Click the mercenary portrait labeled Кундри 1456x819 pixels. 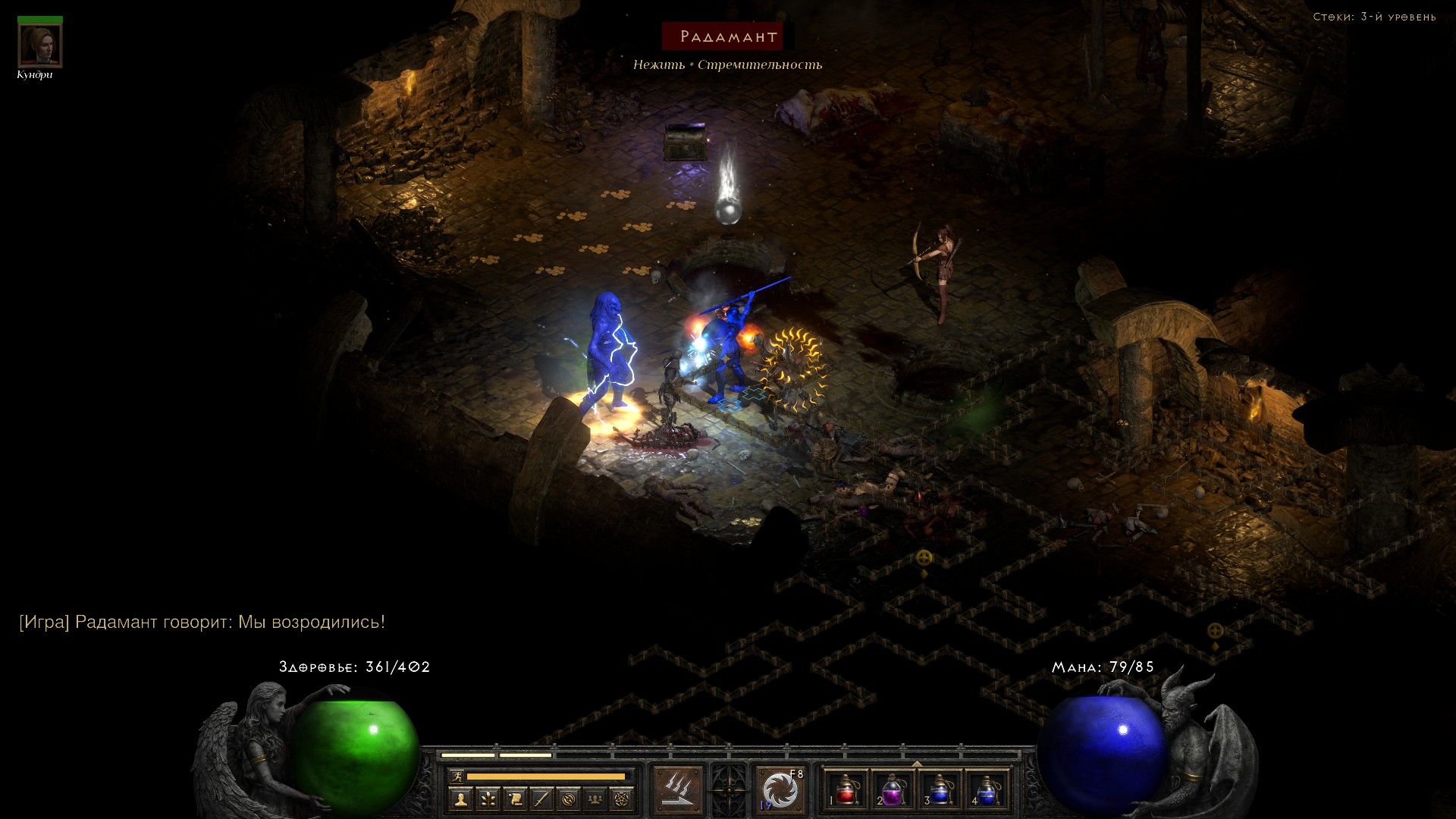click(40, 46)
